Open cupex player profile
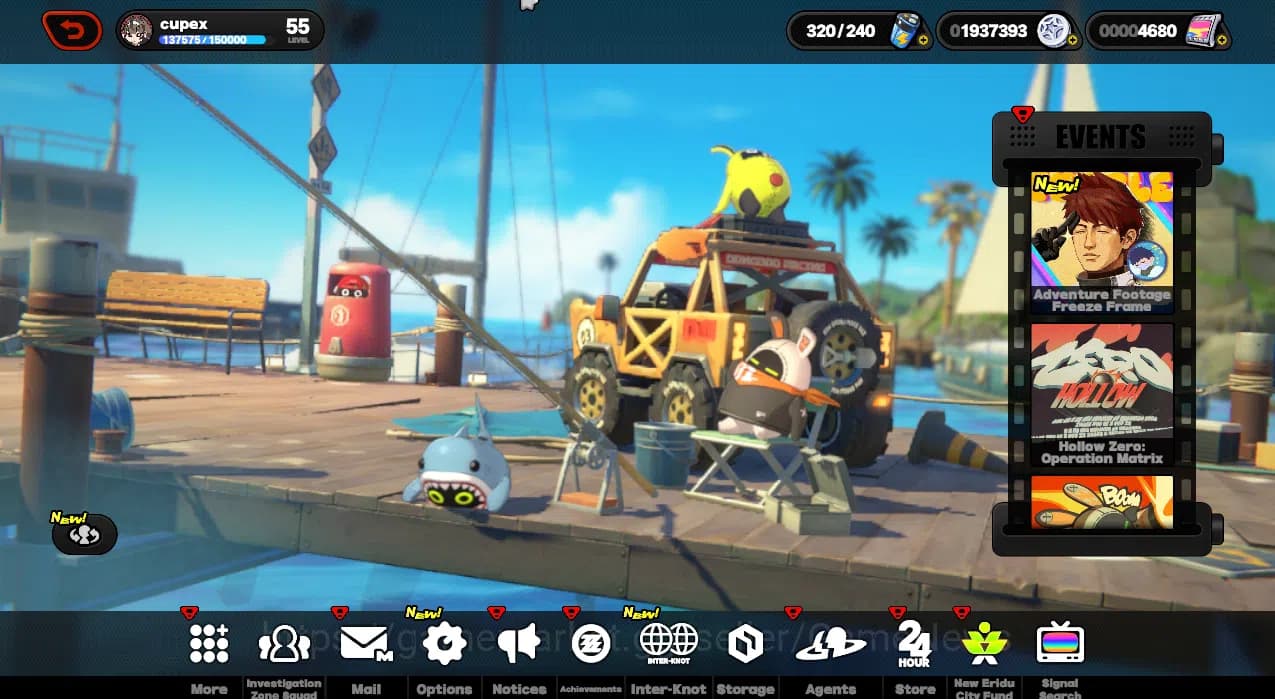This screenshot has width=1275, height=699. point(219,31)
